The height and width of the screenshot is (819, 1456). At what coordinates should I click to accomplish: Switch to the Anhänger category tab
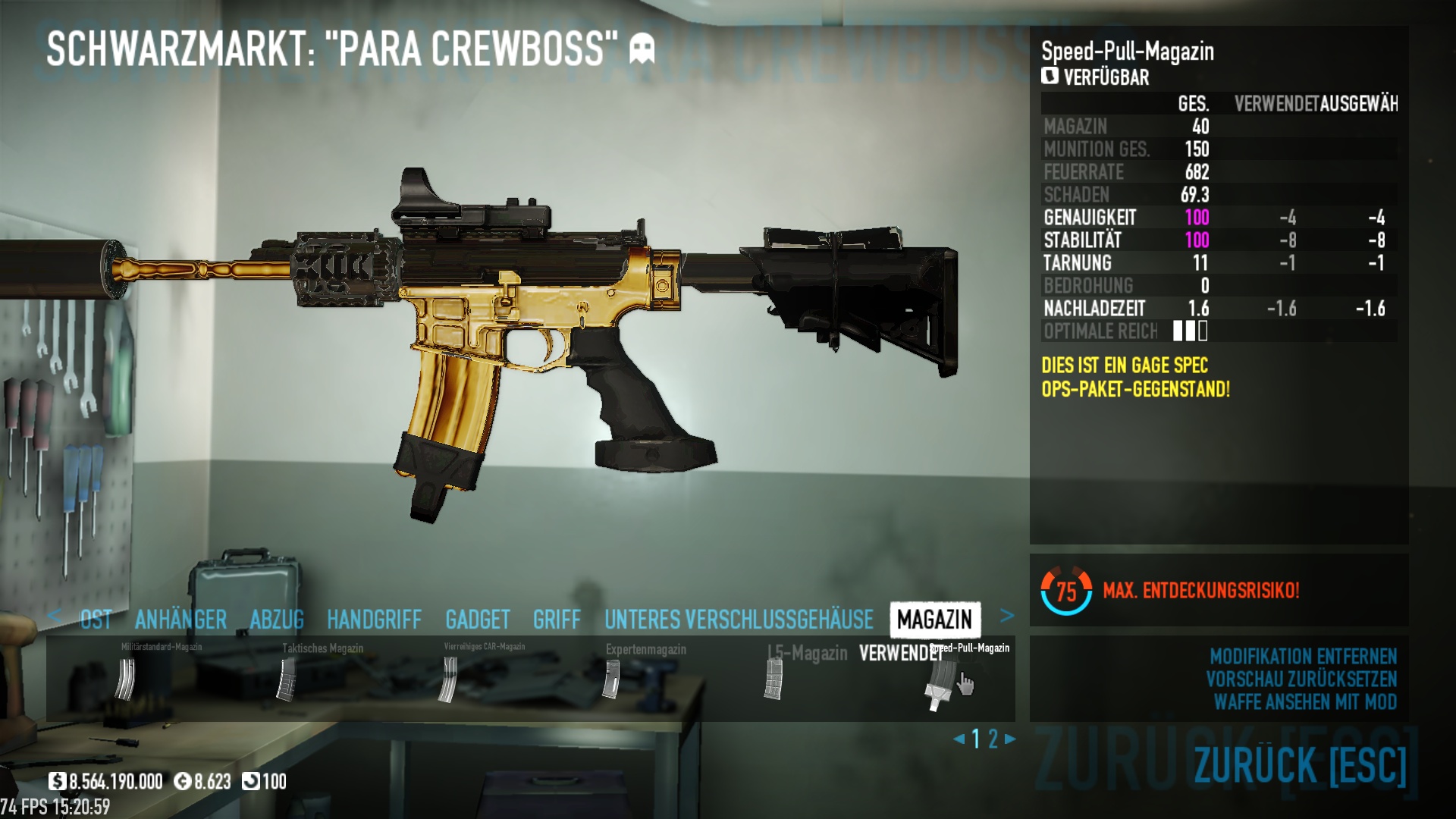180,620
